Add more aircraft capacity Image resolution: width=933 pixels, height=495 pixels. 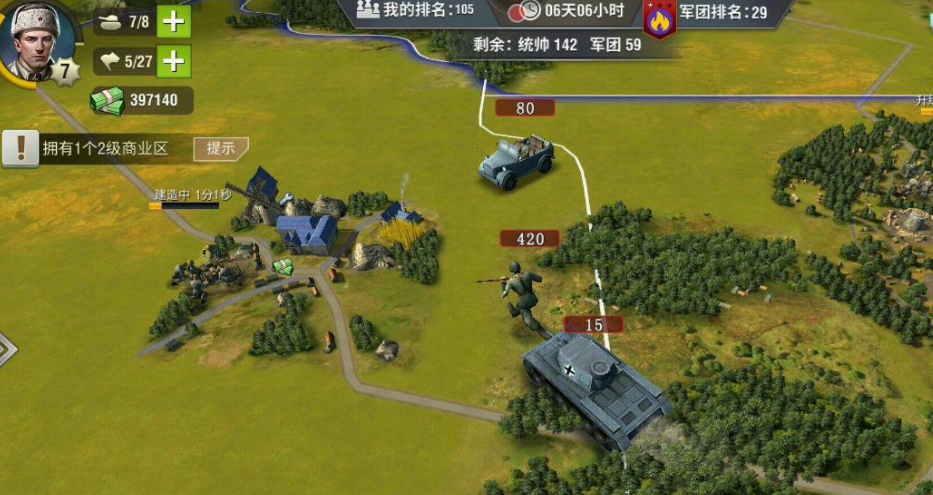tap(174, 62)
